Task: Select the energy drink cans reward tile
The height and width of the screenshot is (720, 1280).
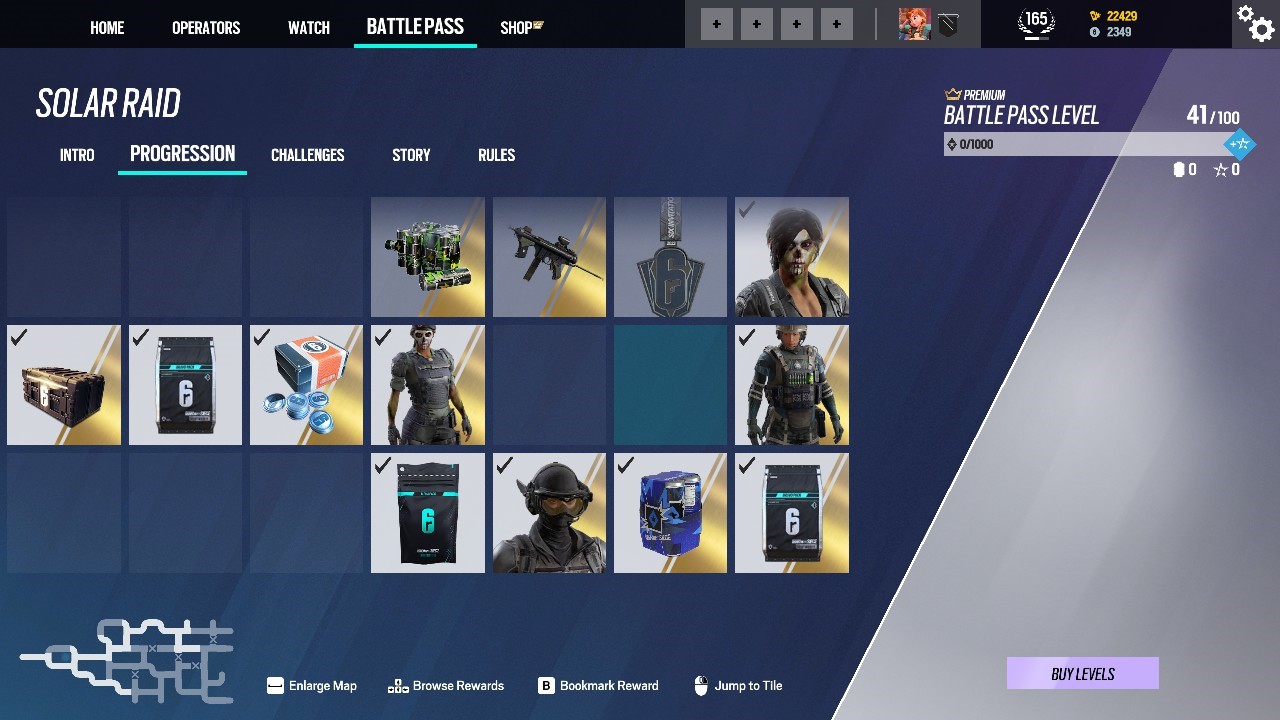Action: [x=427, y=256]
